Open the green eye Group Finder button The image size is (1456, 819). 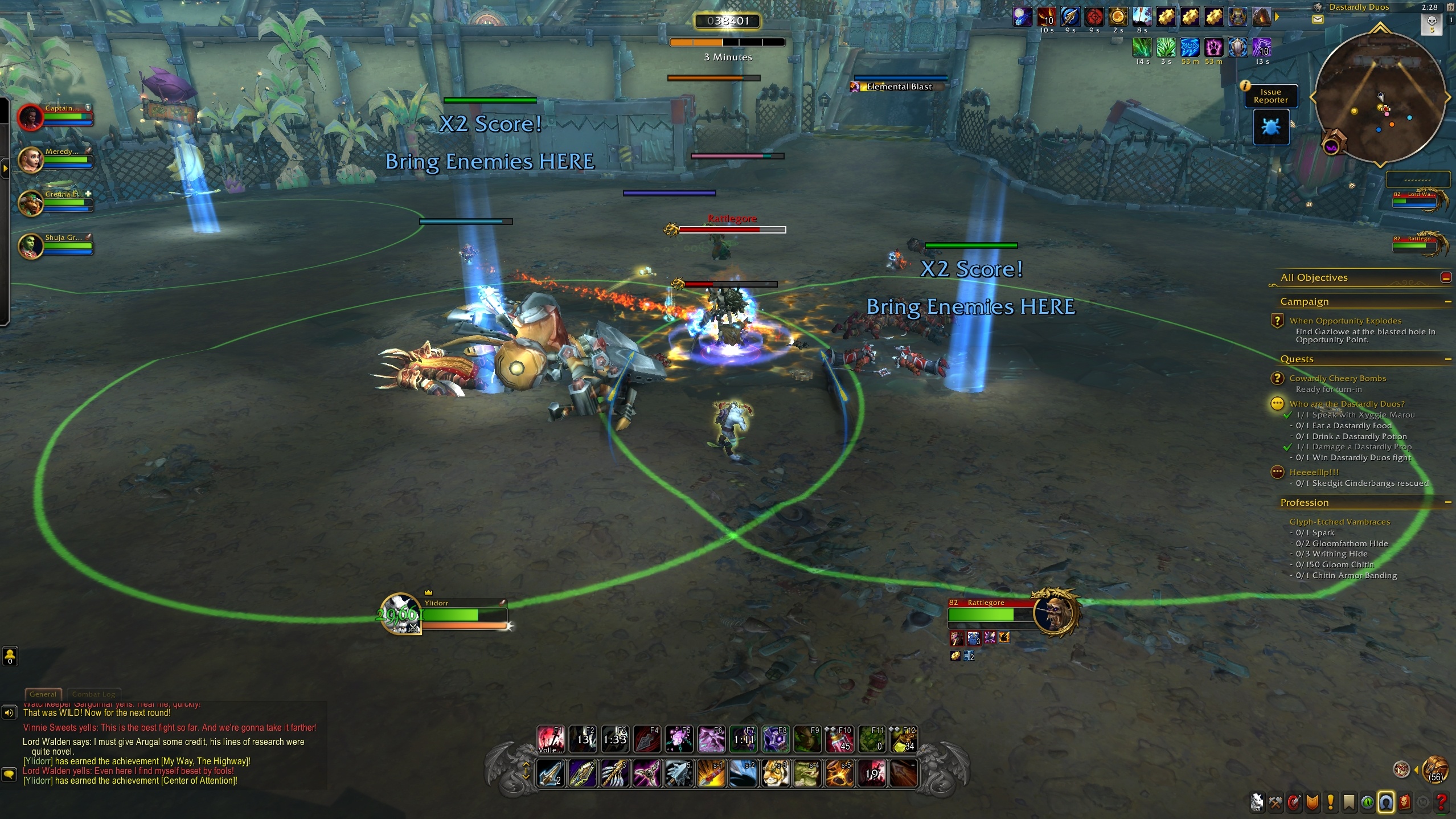pos(1368,802)
